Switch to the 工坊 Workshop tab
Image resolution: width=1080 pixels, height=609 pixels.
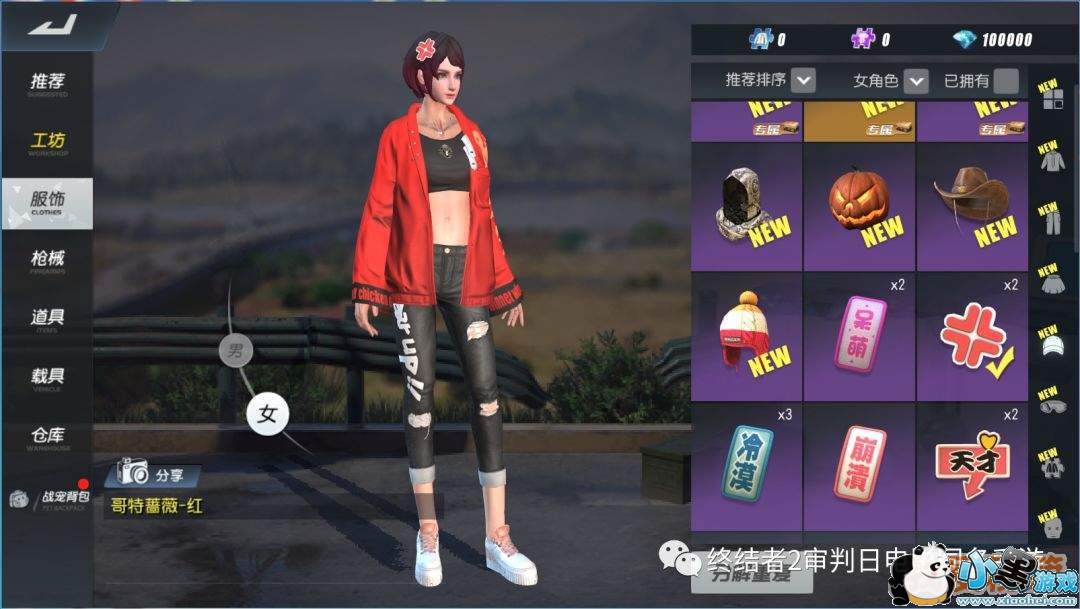pyautogui.click(x=47, y=143)
